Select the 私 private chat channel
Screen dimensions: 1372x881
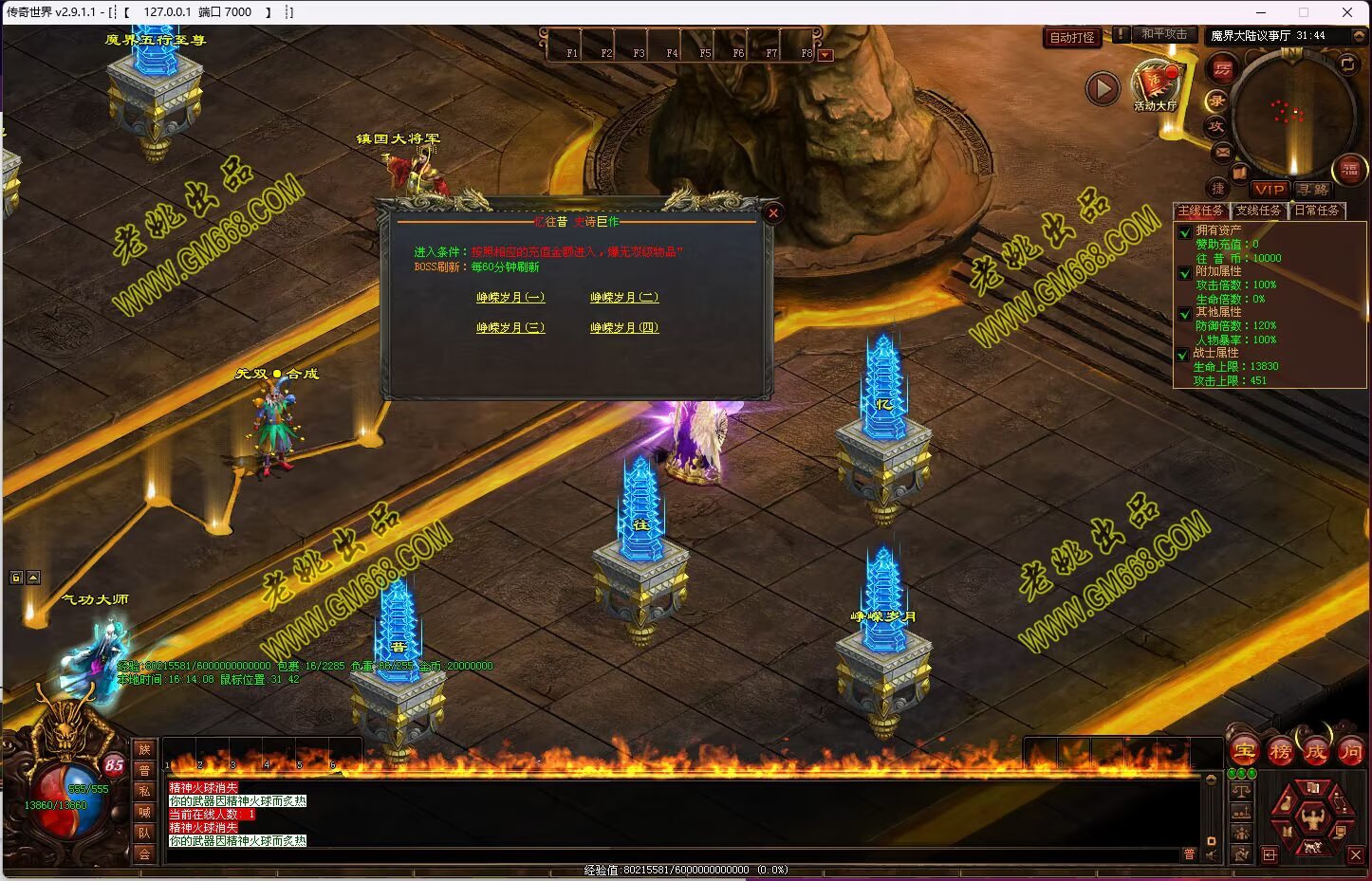coord(144,791)
